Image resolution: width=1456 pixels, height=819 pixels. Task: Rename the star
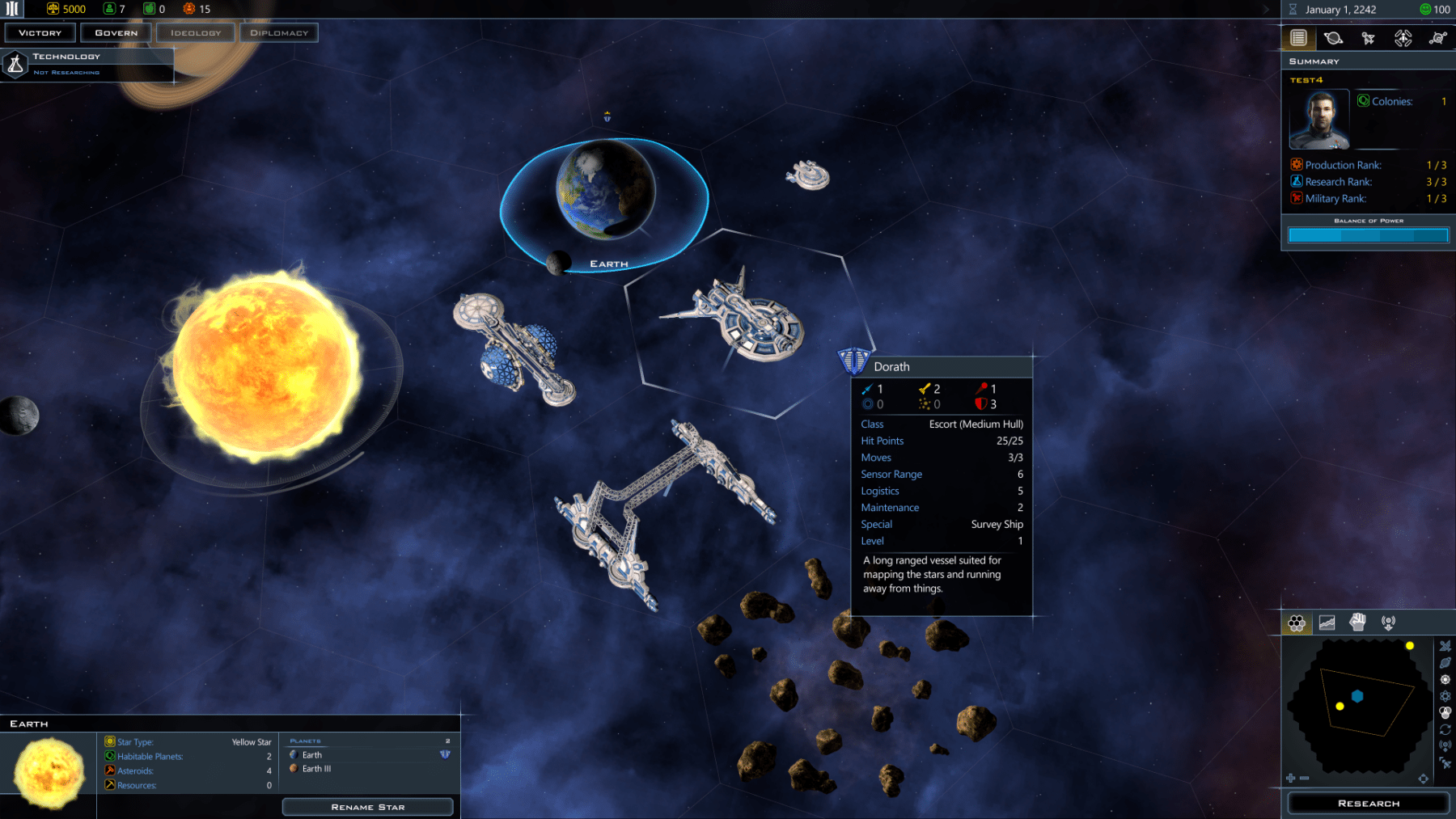click(367, 807)
